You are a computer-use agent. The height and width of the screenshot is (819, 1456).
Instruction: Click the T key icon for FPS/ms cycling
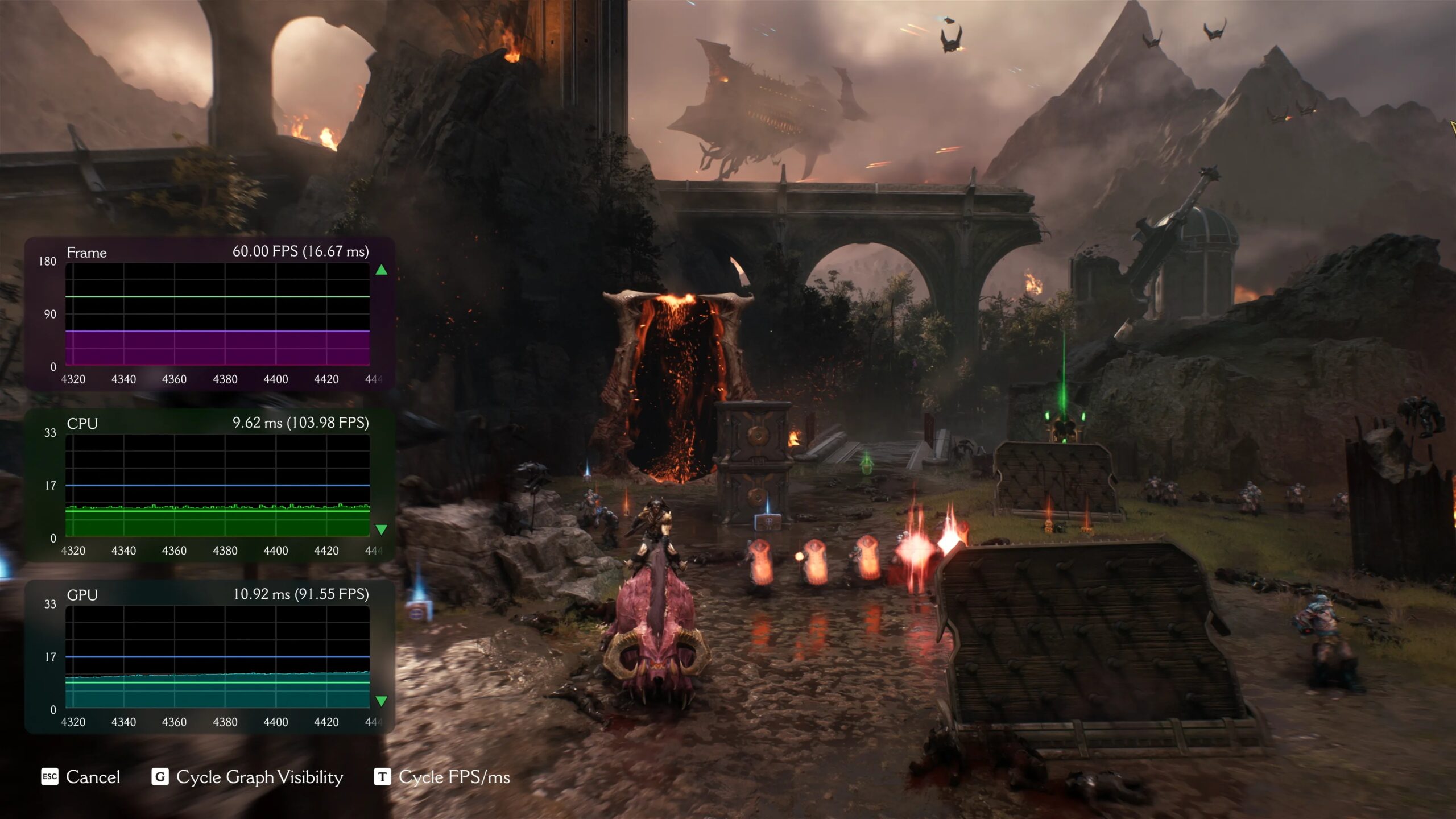click(382, 777)
